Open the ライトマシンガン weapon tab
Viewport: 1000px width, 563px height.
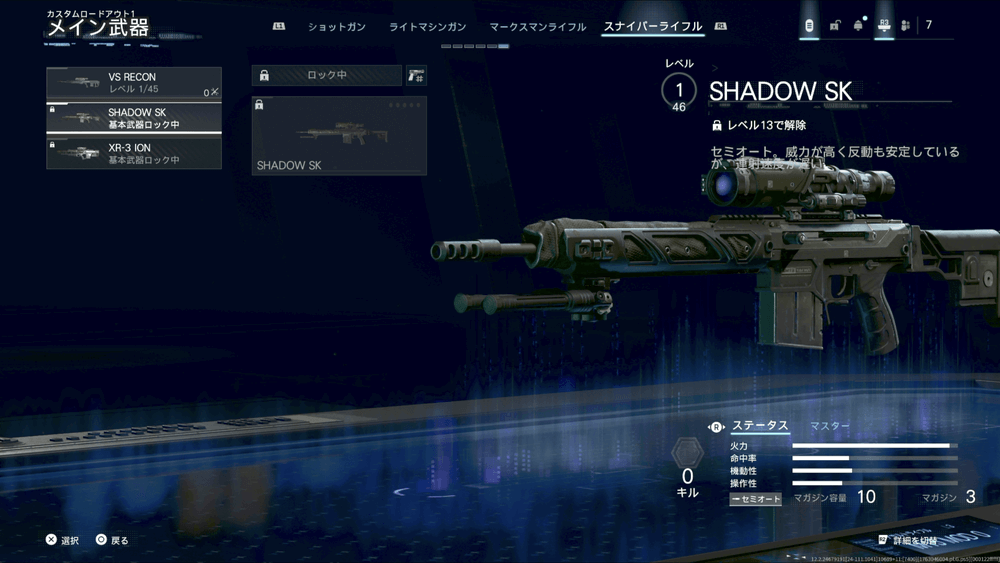[427, 27]
